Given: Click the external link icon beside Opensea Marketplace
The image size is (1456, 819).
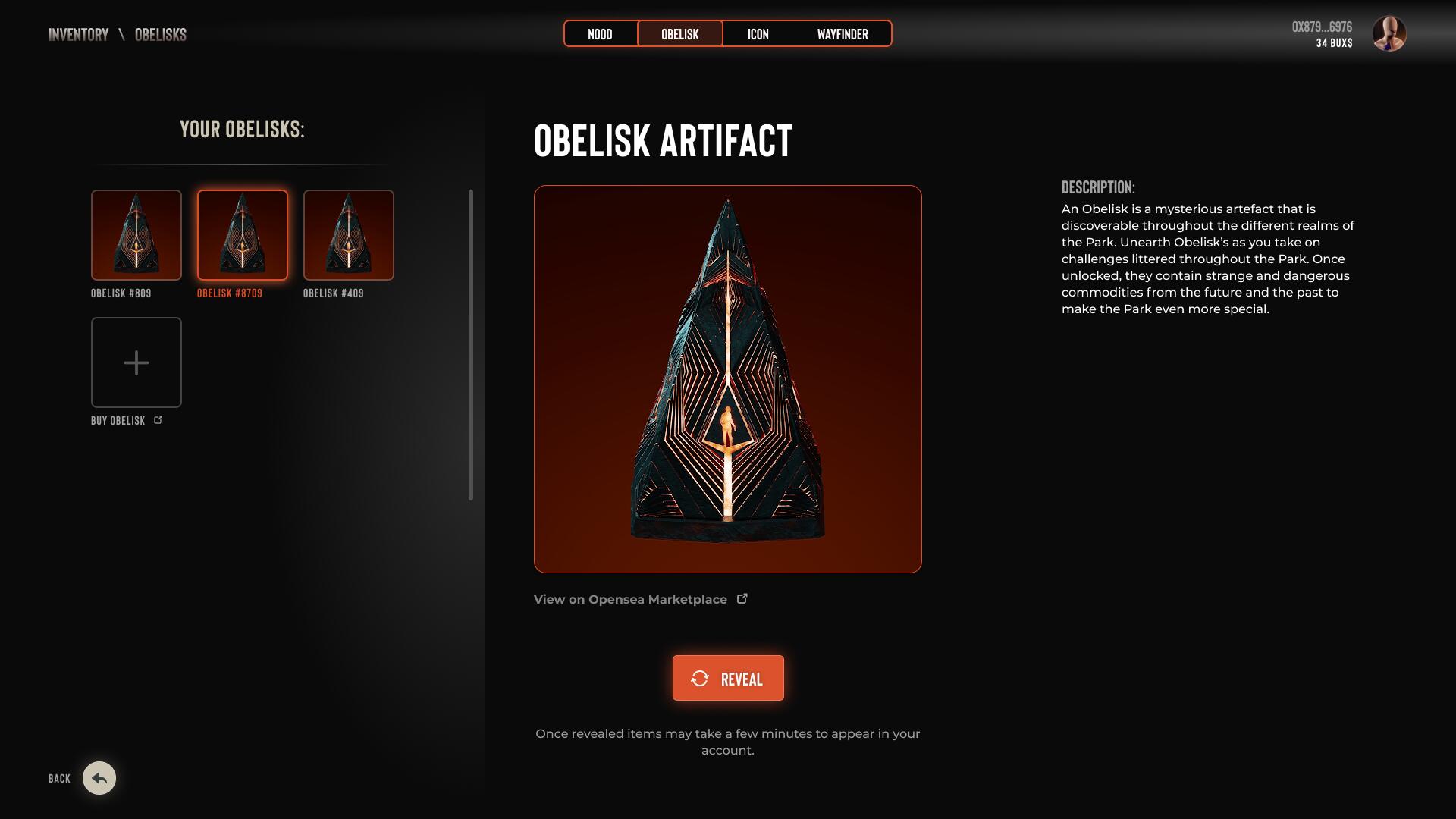Looking at the screenshot, I should pyautogui.click(x=742, y=598).
